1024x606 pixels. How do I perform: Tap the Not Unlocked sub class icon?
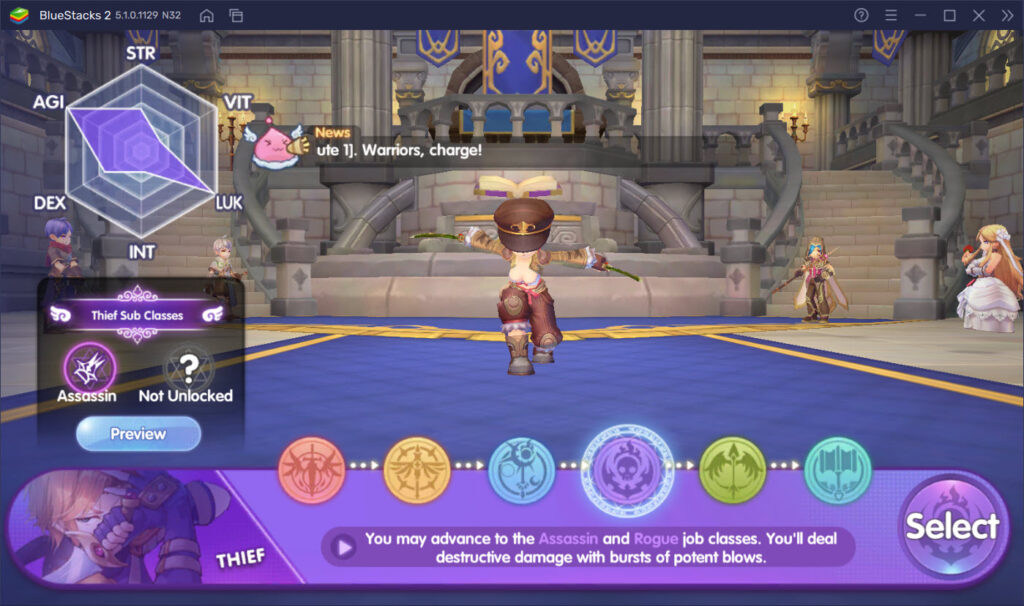[x=188, y=367]
